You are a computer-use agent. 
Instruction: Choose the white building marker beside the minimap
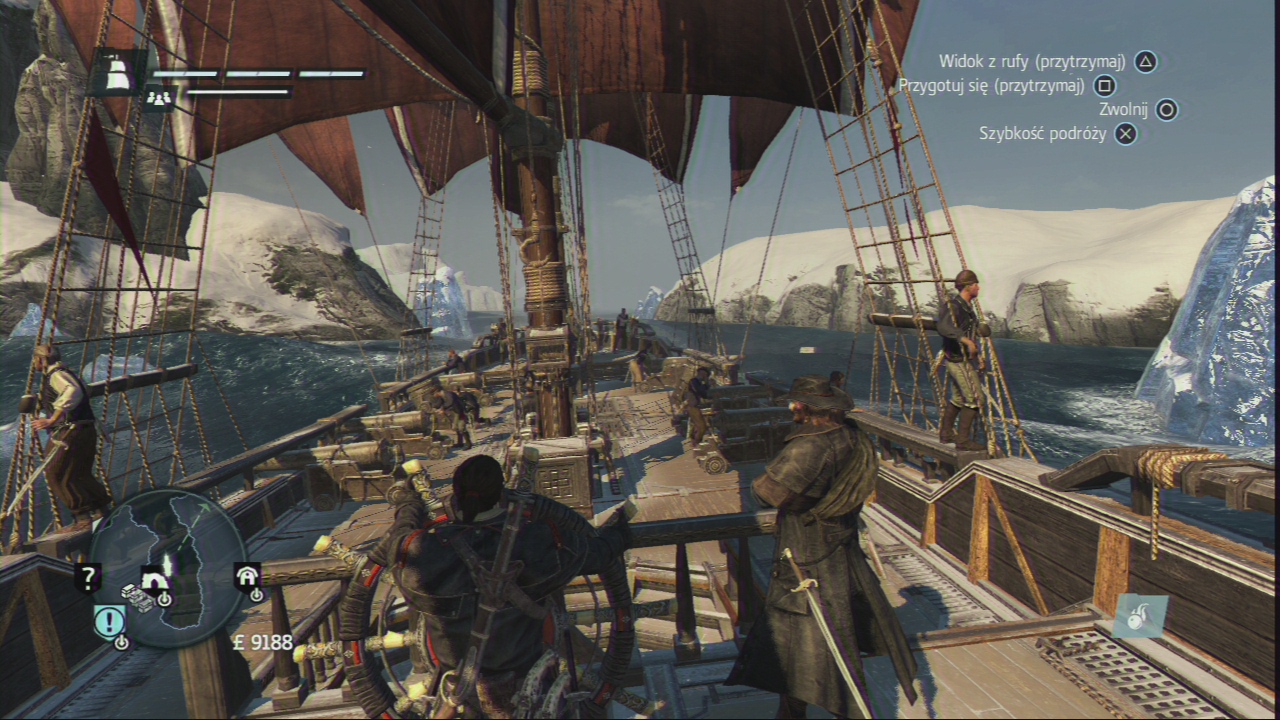[x=247, y=575]
